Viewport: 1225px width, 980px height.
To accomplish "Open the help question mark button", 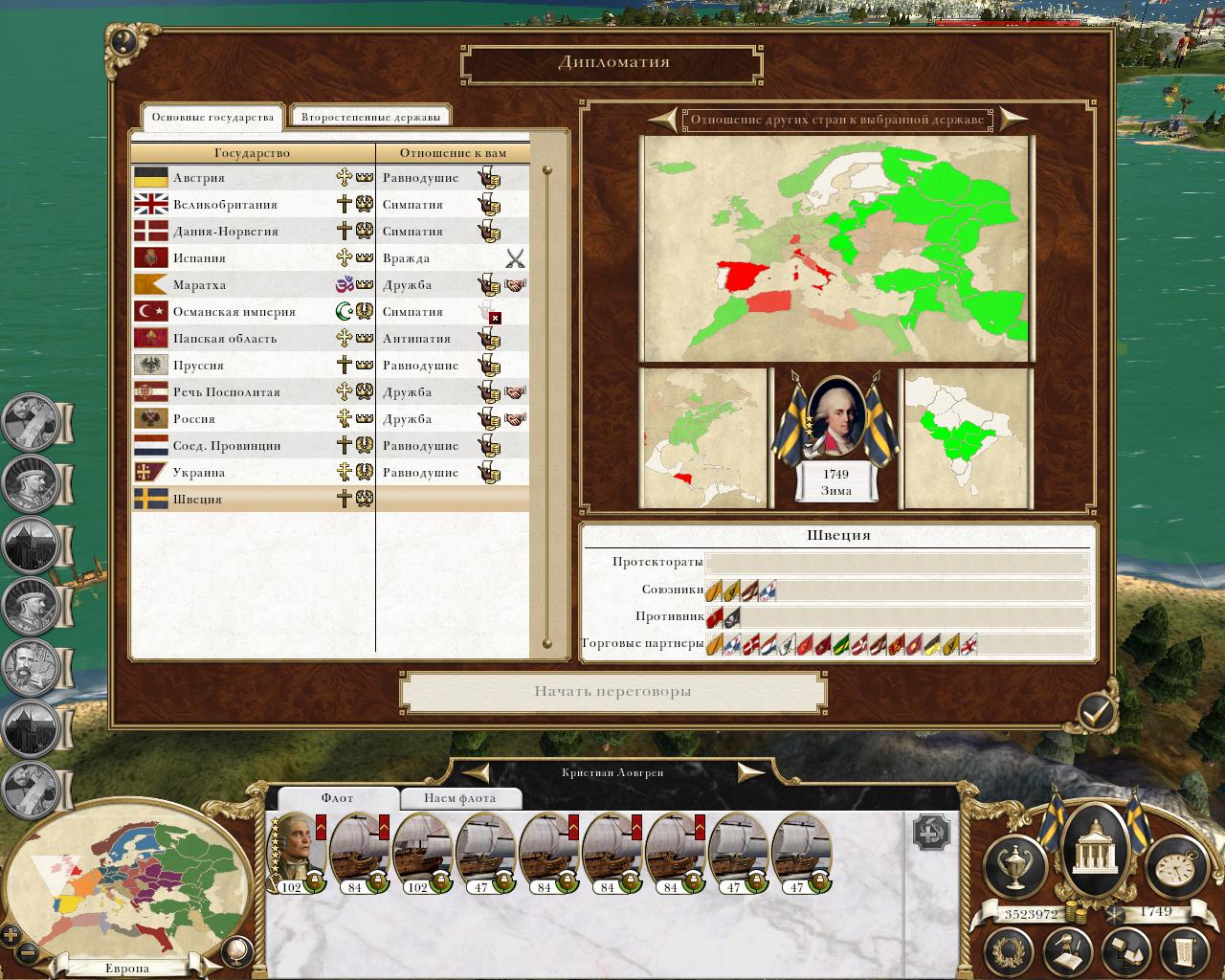I will 123,42.
